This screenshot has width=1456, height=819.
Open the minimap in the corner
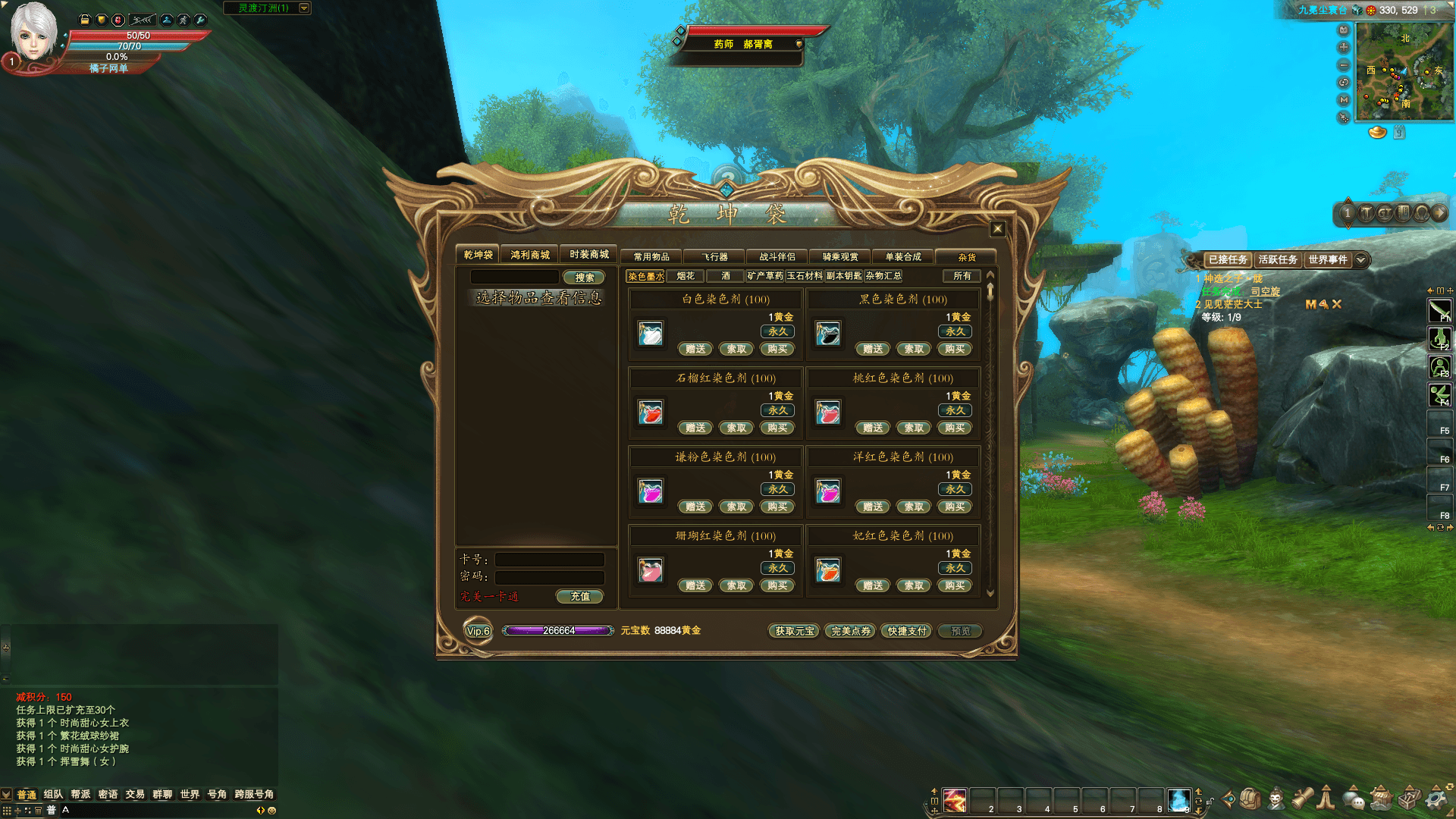pos(1404,71)
